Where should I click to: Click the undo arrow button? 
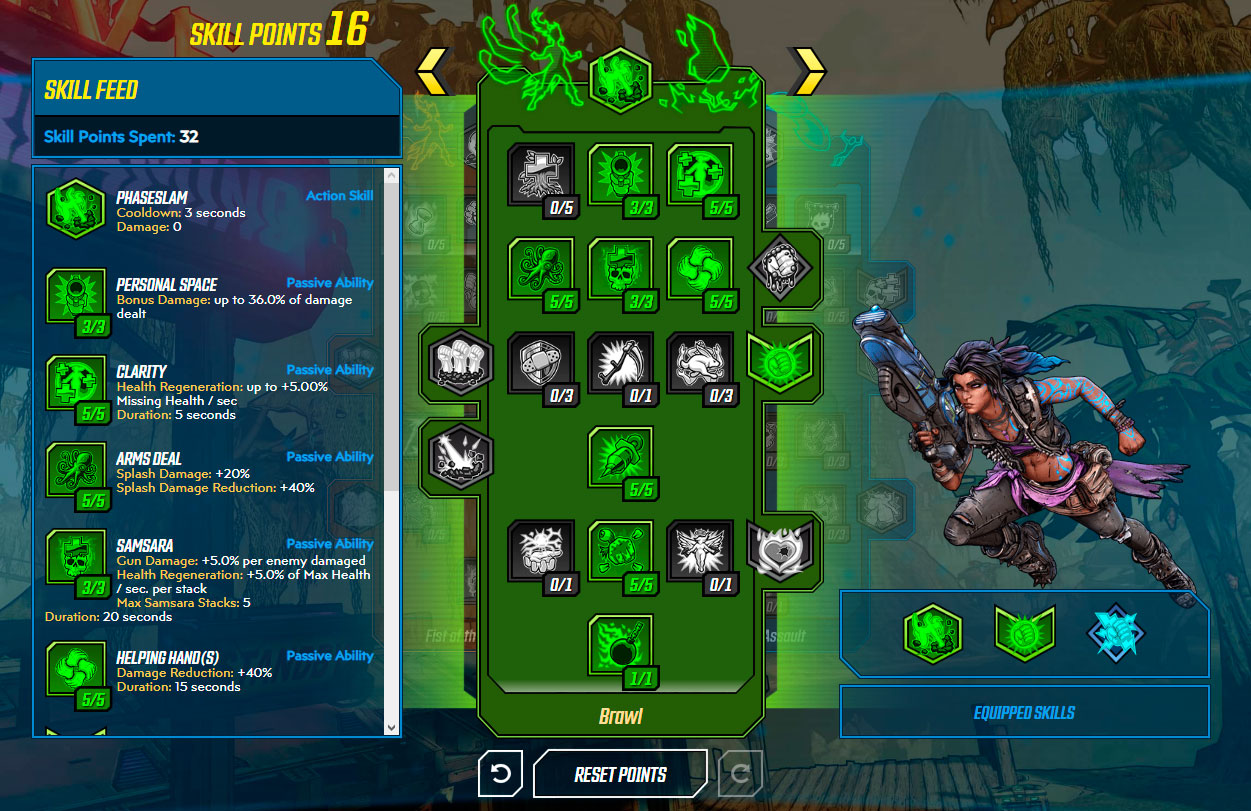pyautogui.click(x=501, y=774)
